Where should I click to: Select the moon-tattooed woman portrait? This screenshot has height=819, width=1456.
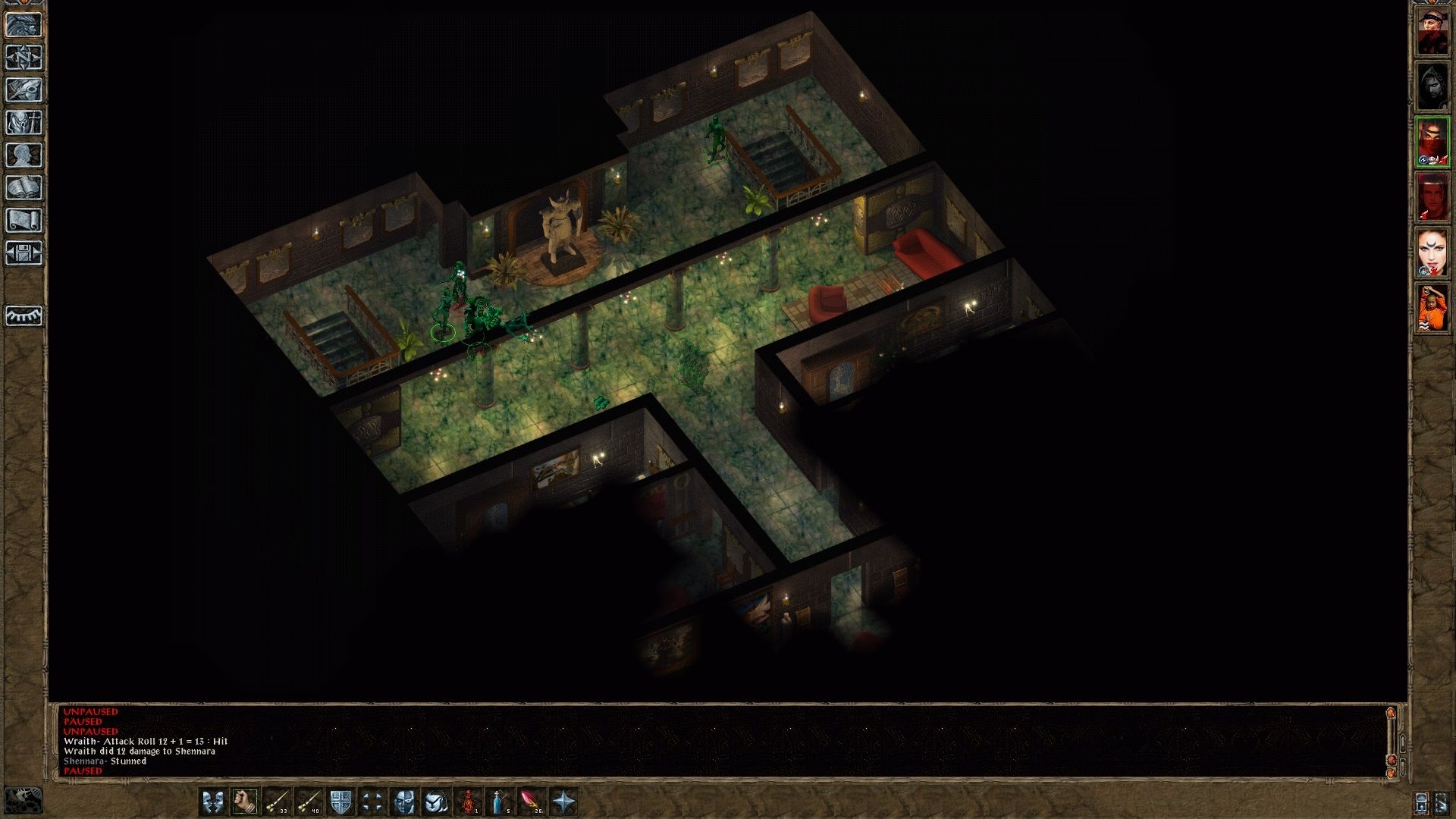[1432, 253]
